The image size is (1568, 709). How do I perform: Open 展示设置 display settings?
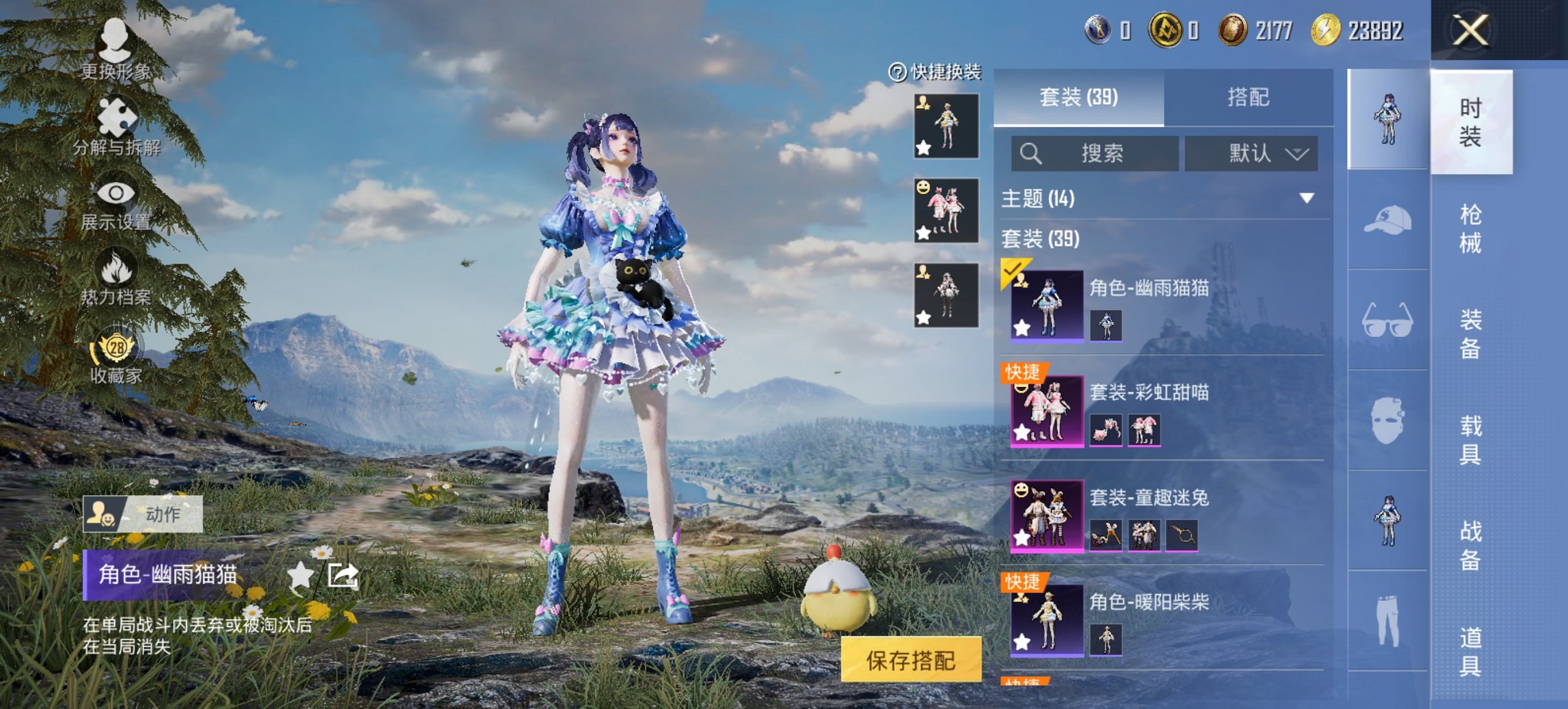[115, 203]
